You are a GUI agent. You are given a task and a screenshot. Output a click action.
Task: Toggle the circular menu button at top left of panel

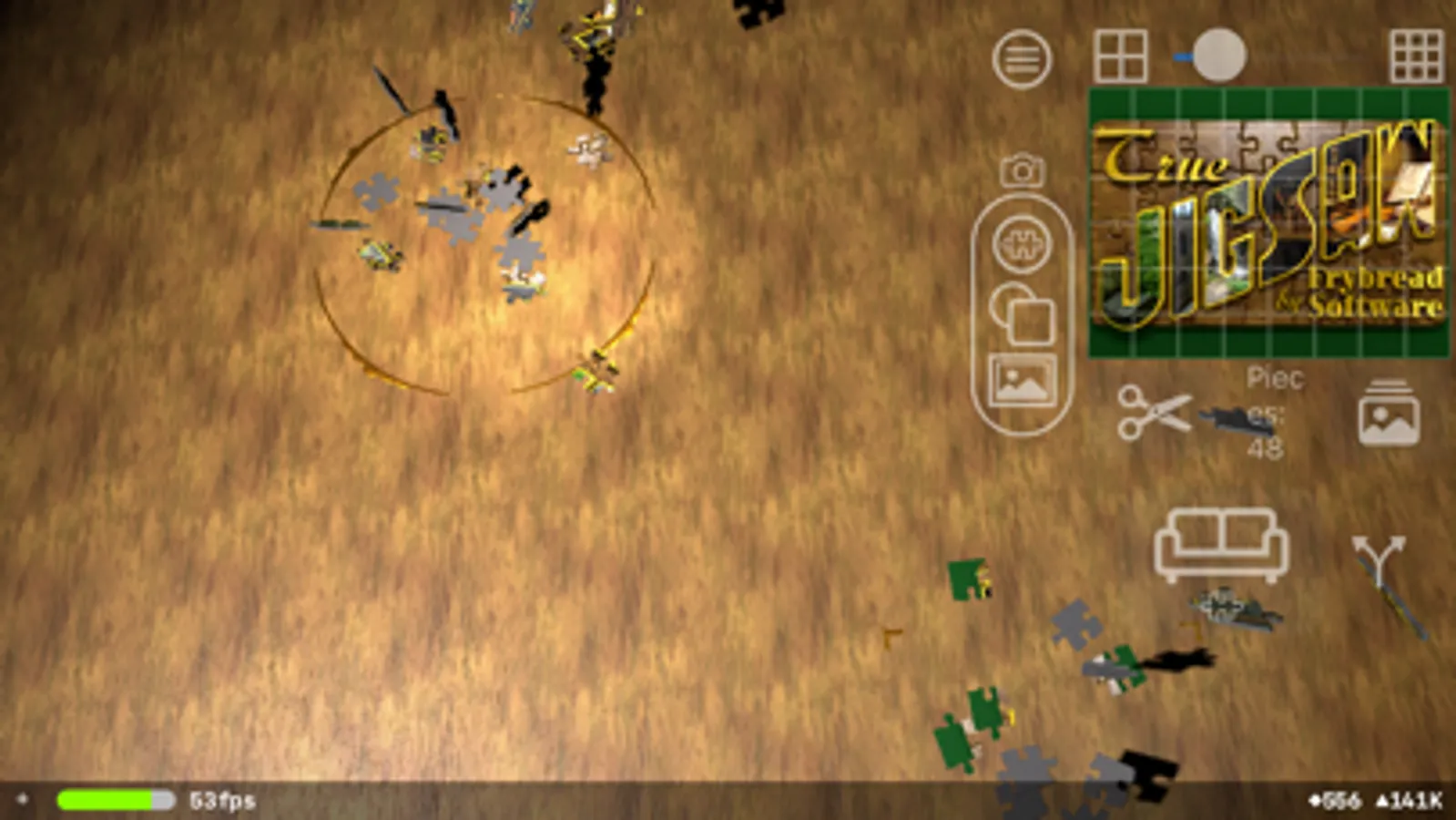pyautogui.click(x=1022, y=59)
